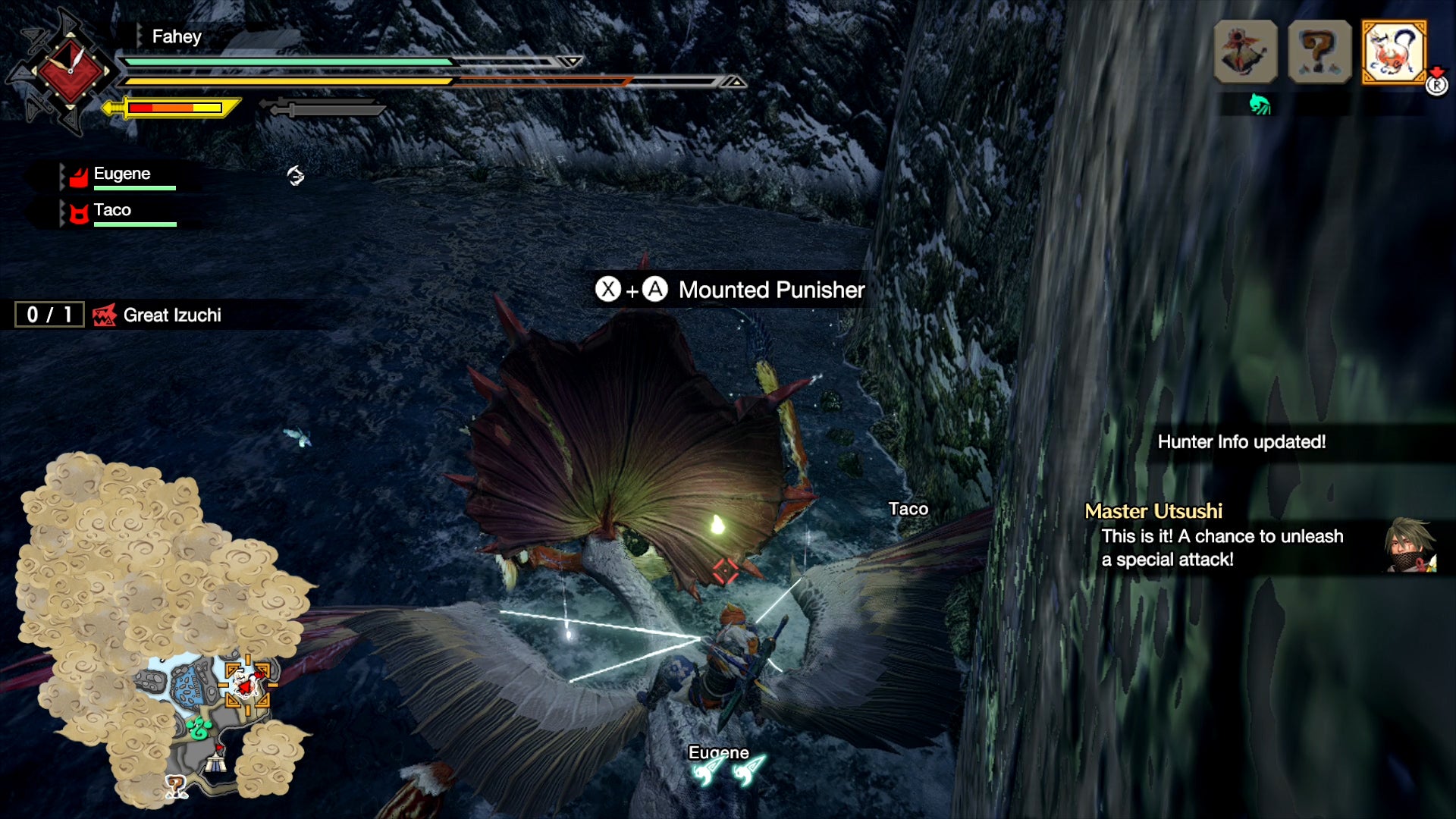Screen dimensions: 1456x819
Task: Select the first monster icon in the top-right row
Action: click(1245, 52)
